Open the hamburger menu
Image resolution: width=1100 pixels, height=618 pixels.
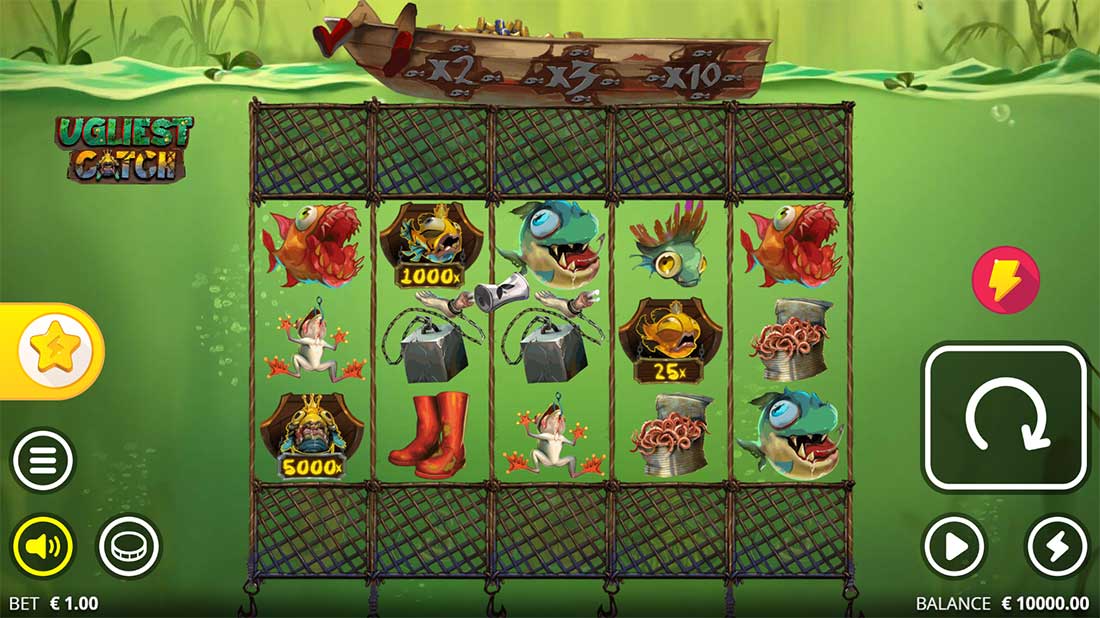tap(43, 461)
